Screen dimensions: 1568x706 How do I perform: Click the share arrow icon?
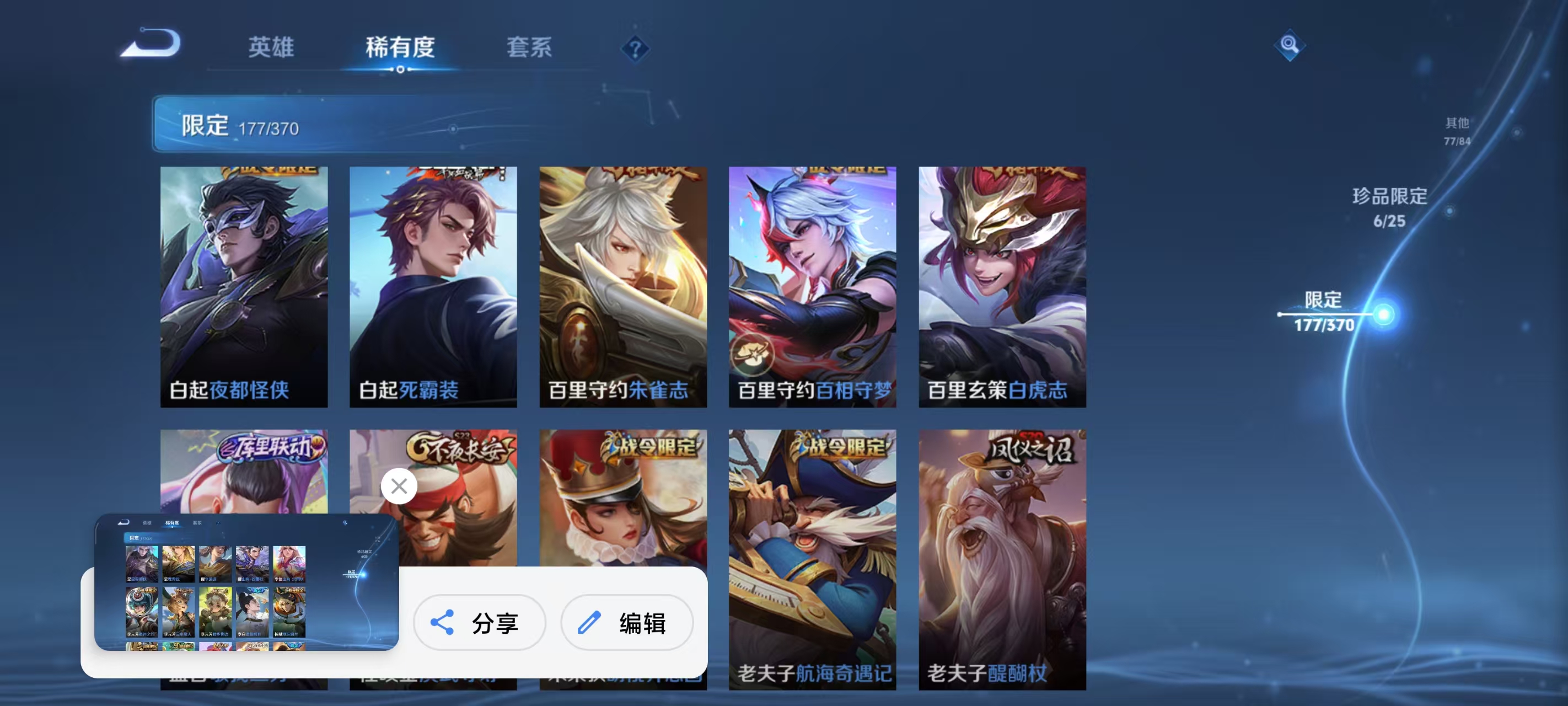pyautogui.click(x=443, y=623)
